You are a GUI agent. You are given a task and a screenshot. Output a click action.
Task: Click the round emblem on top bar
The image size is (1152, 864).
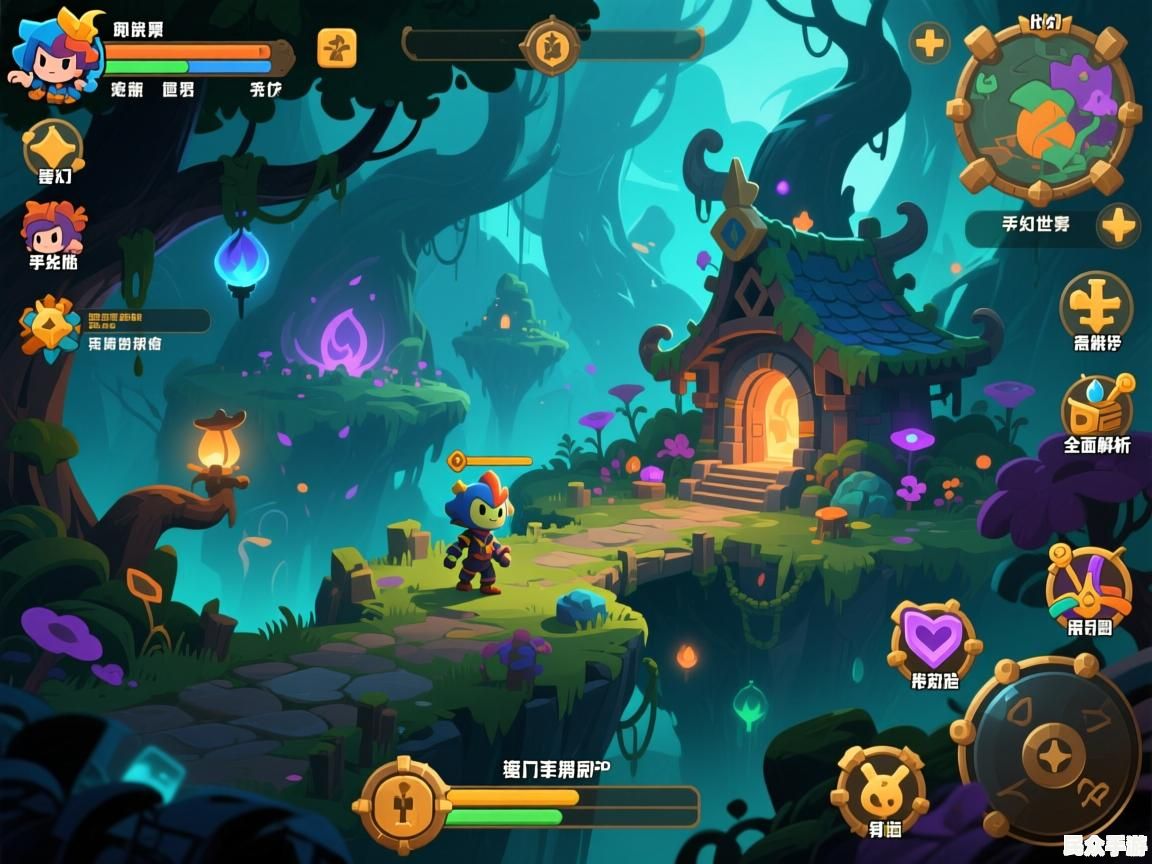pyautogui.click(x=551, y=45)
